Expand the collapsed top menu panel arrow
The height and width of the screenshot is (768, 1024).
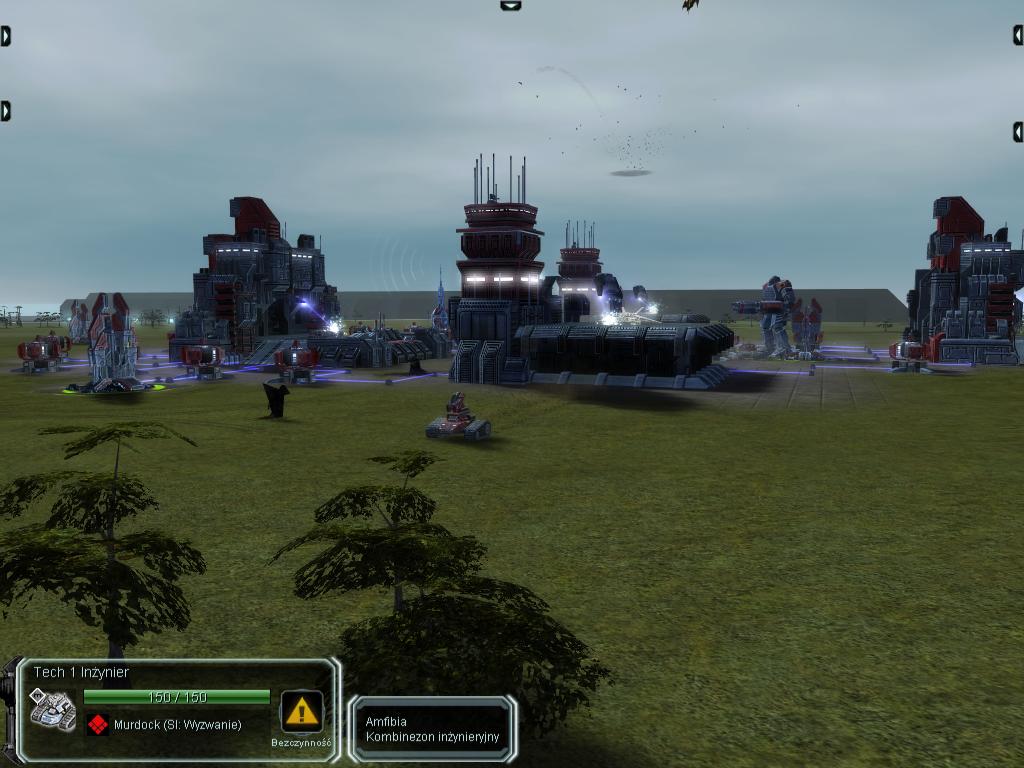click(x=510, y=5)
